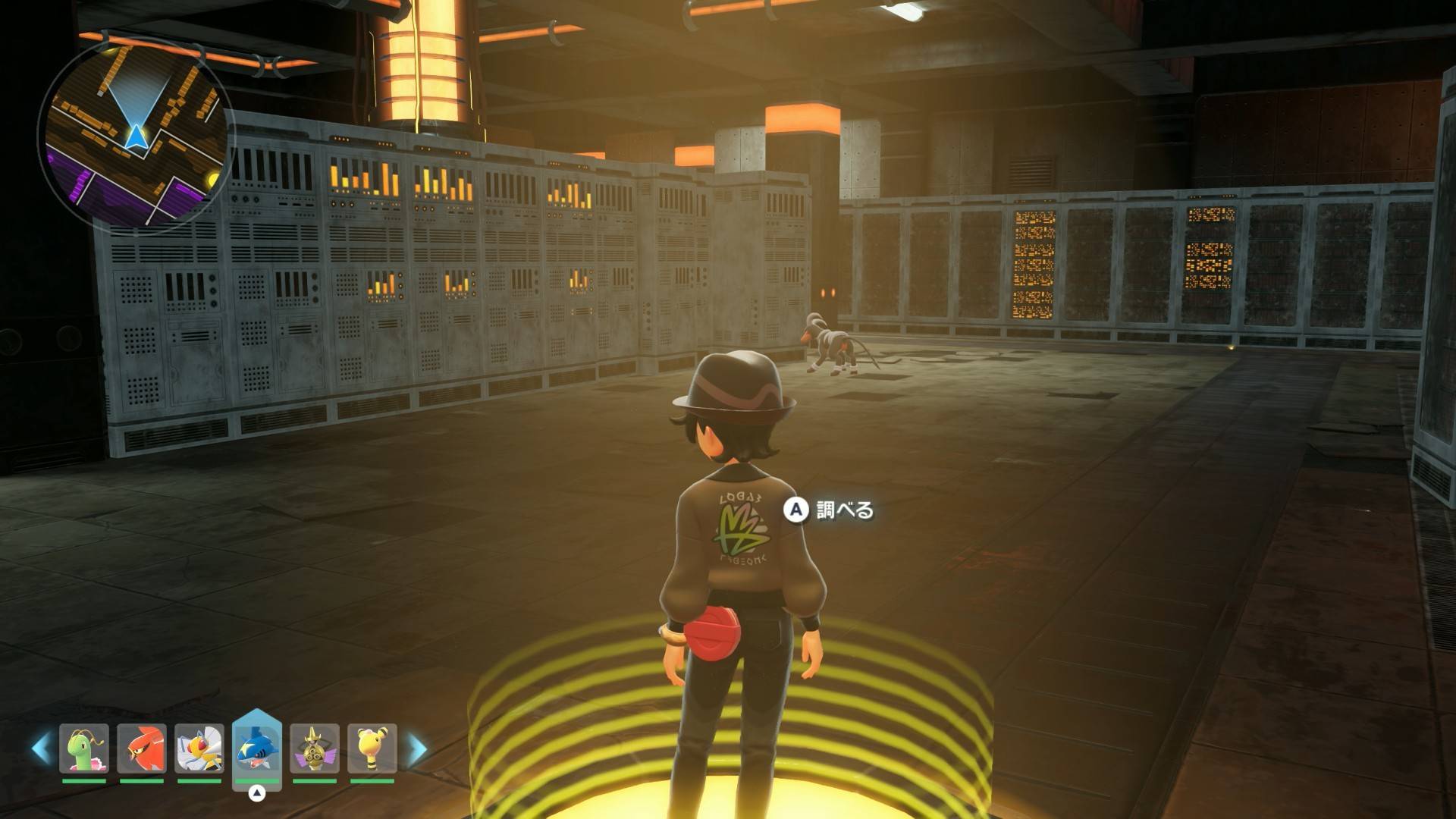Click the party bar's right arrow
The image size is (1456, 819).
tap(416, 748)
